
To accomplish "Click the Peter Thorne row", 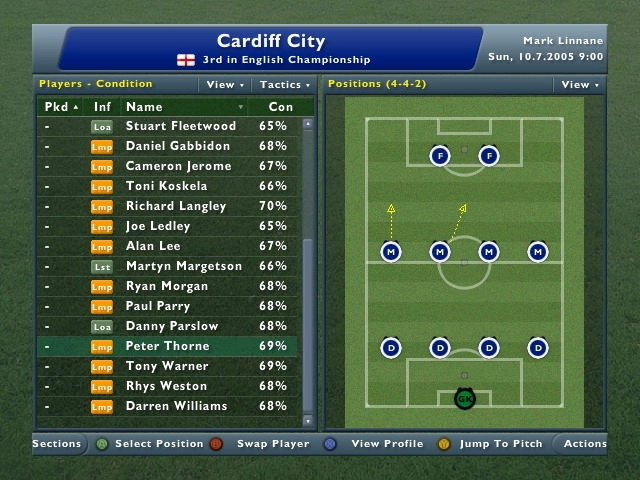I will coord(168,346).
